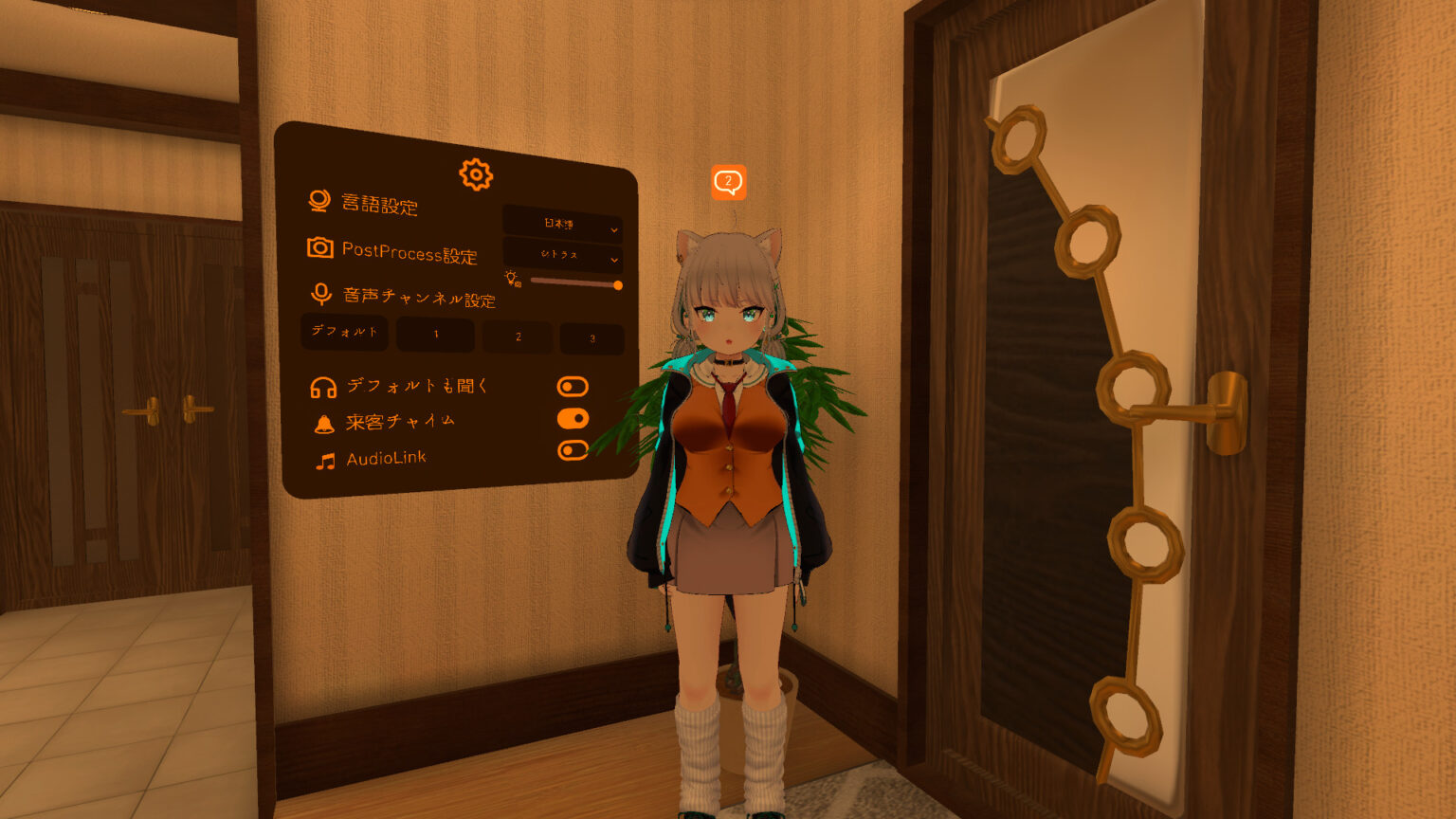Click the globe icon next to 言語設定
The image size is (1456, 819).
coord(322,201)
